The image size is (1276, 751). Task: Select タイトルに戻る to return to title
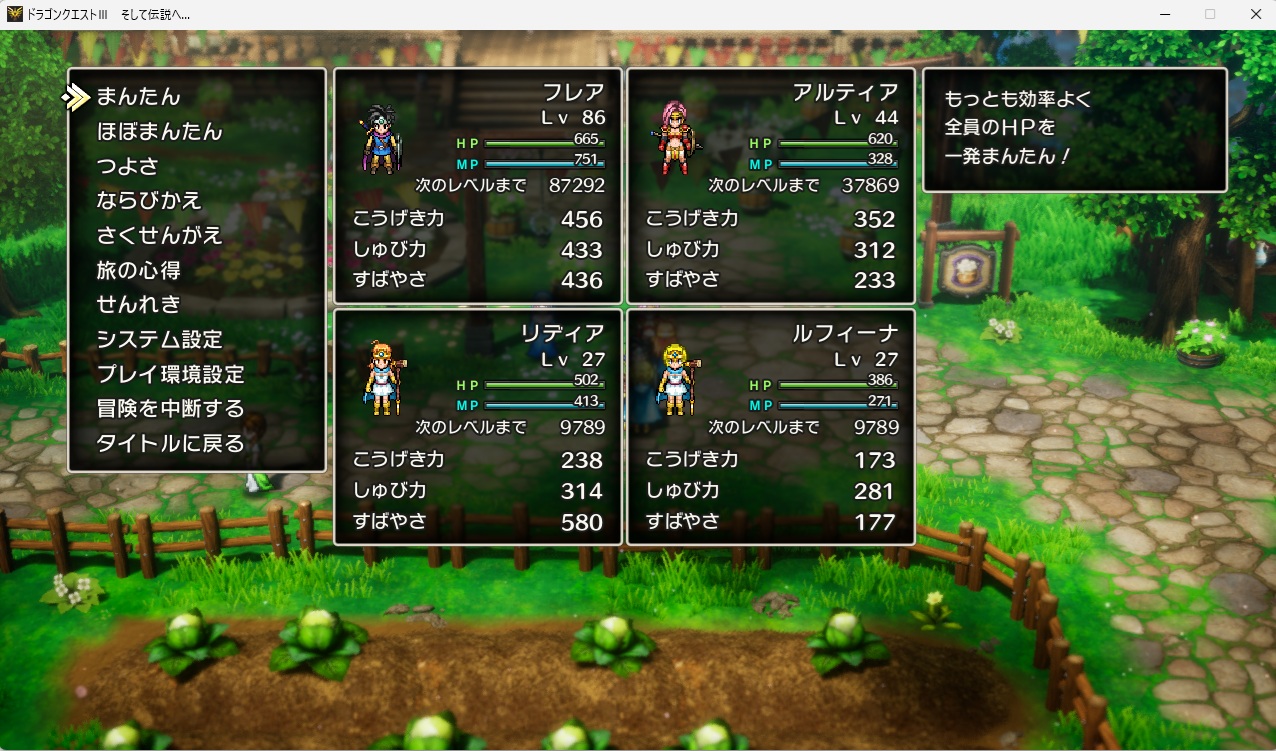tap(170, 444)
